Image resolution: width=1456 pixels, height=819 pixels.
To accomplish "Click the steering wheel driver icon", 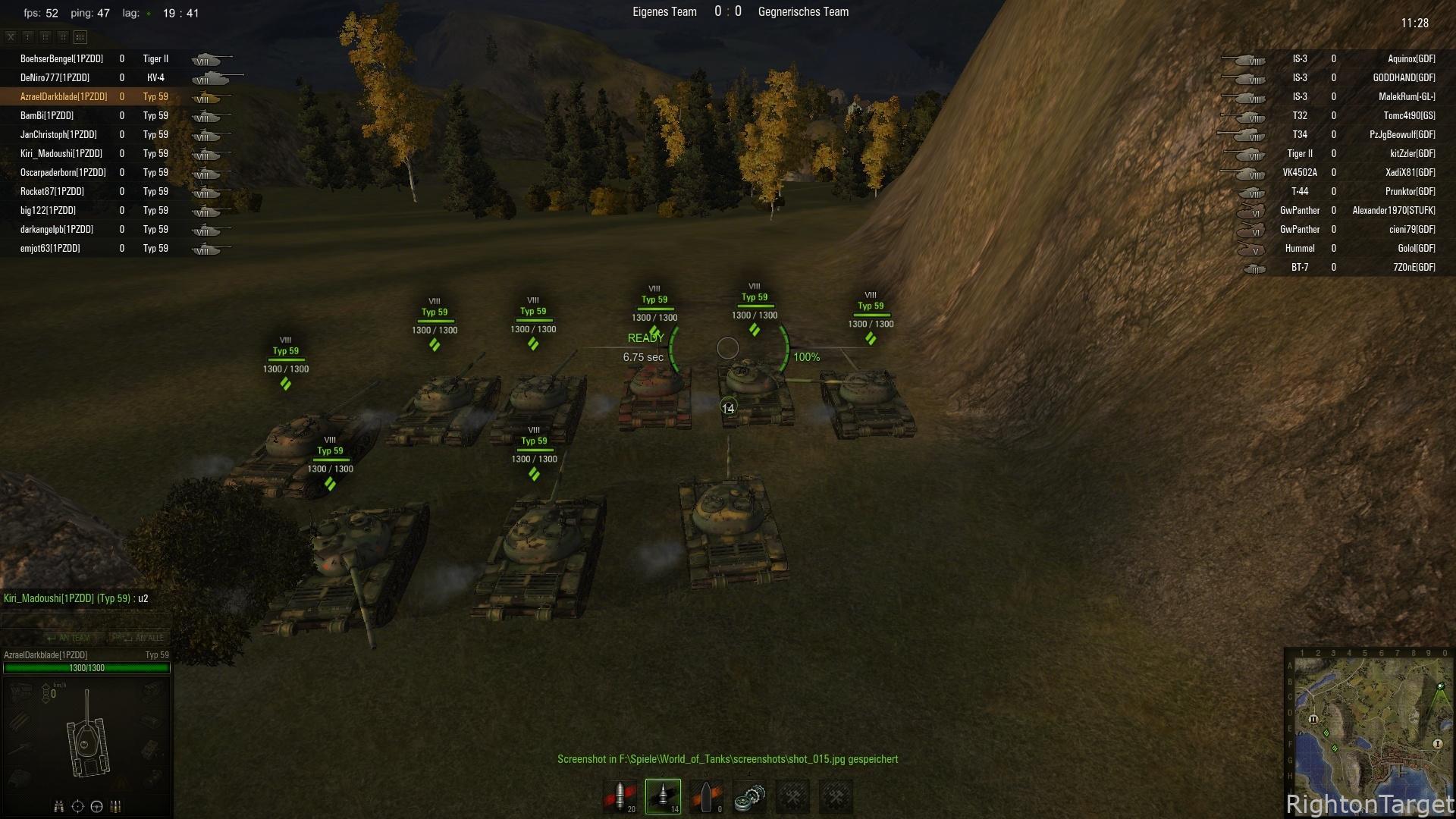I will [x=96, y=806].
